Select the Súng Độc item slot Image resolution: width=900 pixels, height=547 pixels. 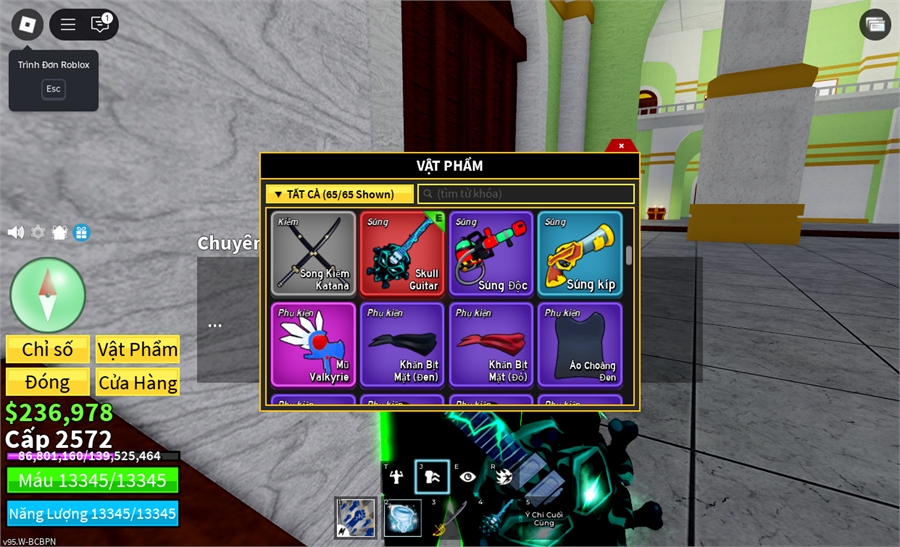click(x=490, y=253)
